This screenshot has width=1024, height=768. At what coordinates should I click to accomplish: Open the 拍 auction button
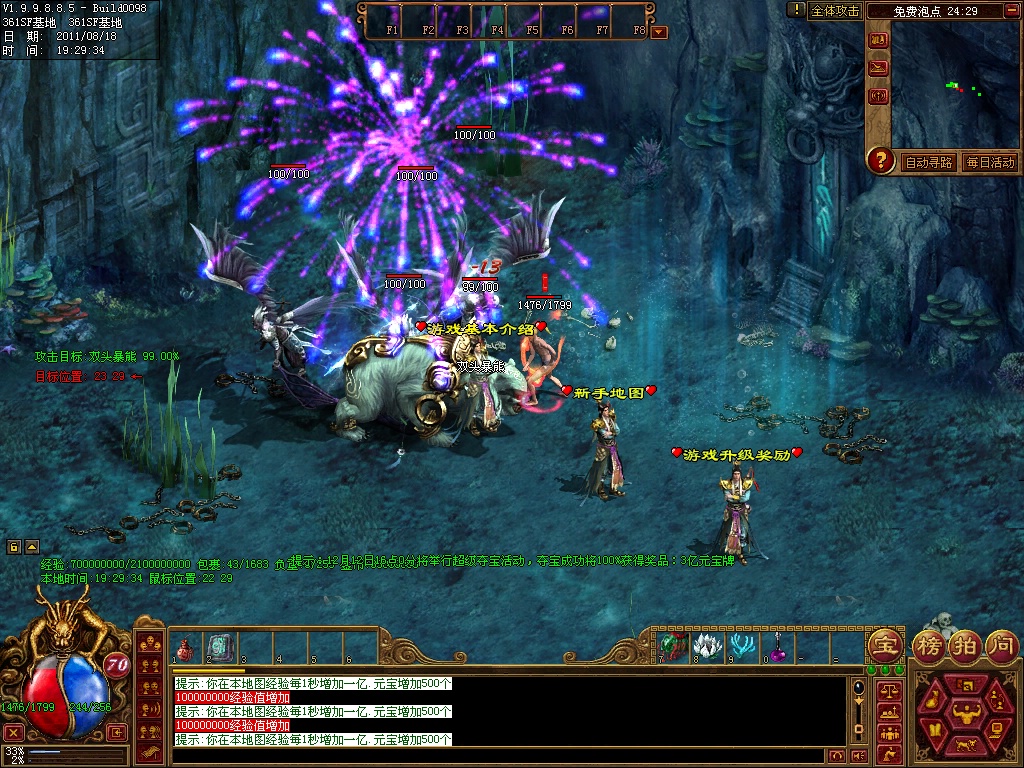(x=966, y=645)
